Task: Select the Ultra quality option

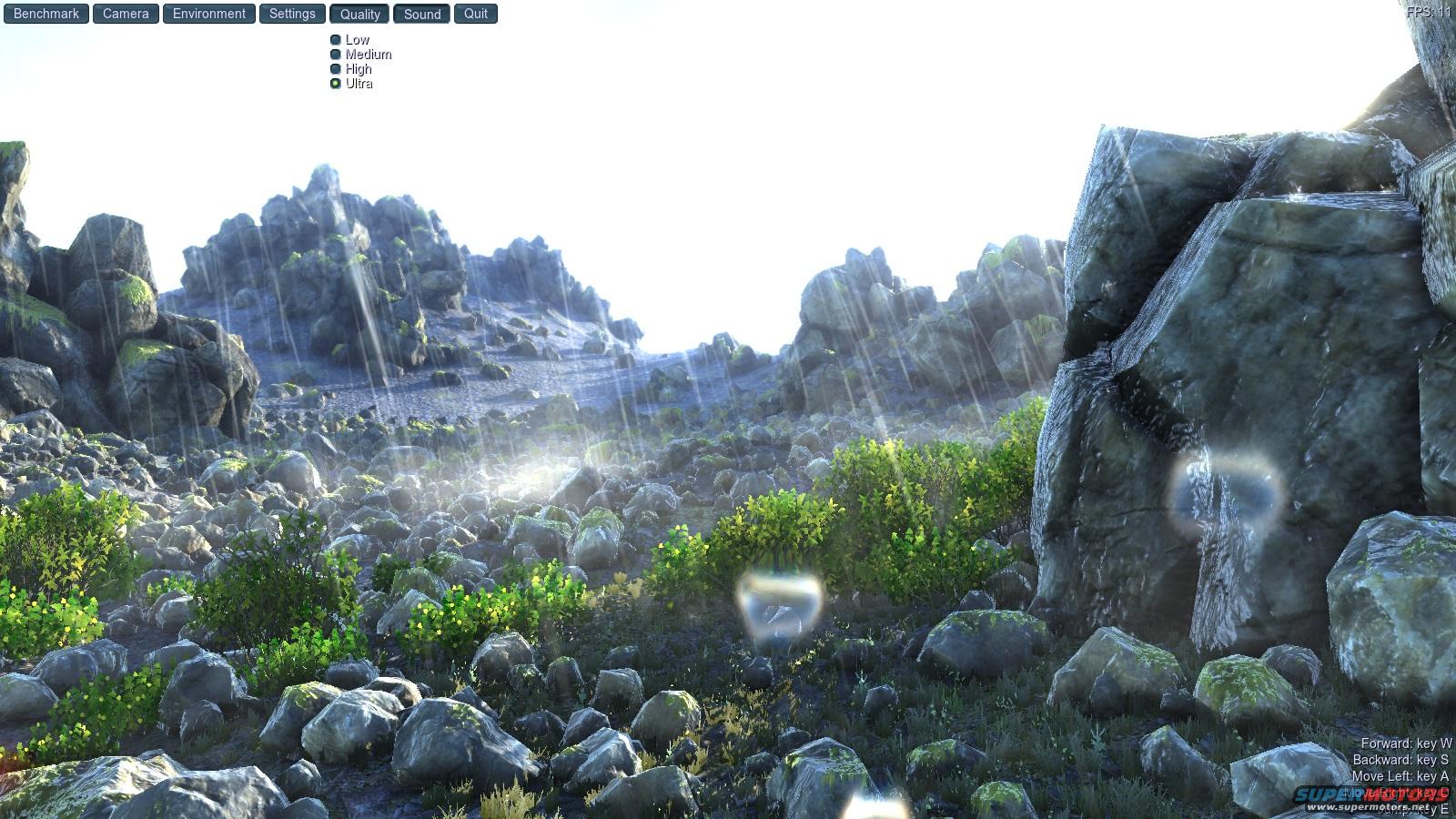Action: (x=336, y=84)
